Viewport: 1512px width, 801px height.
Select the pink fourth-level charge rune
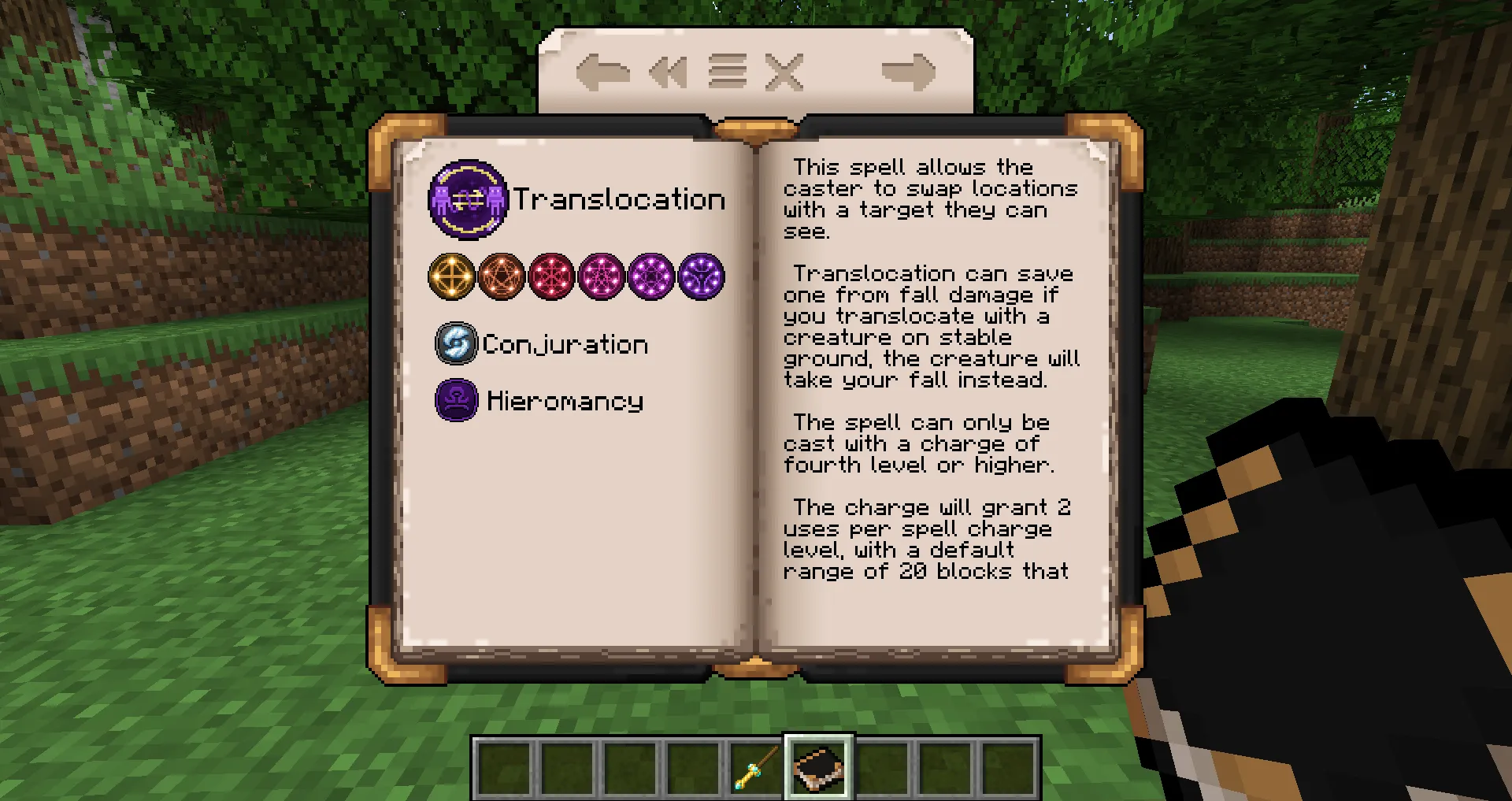coord(602,277)
